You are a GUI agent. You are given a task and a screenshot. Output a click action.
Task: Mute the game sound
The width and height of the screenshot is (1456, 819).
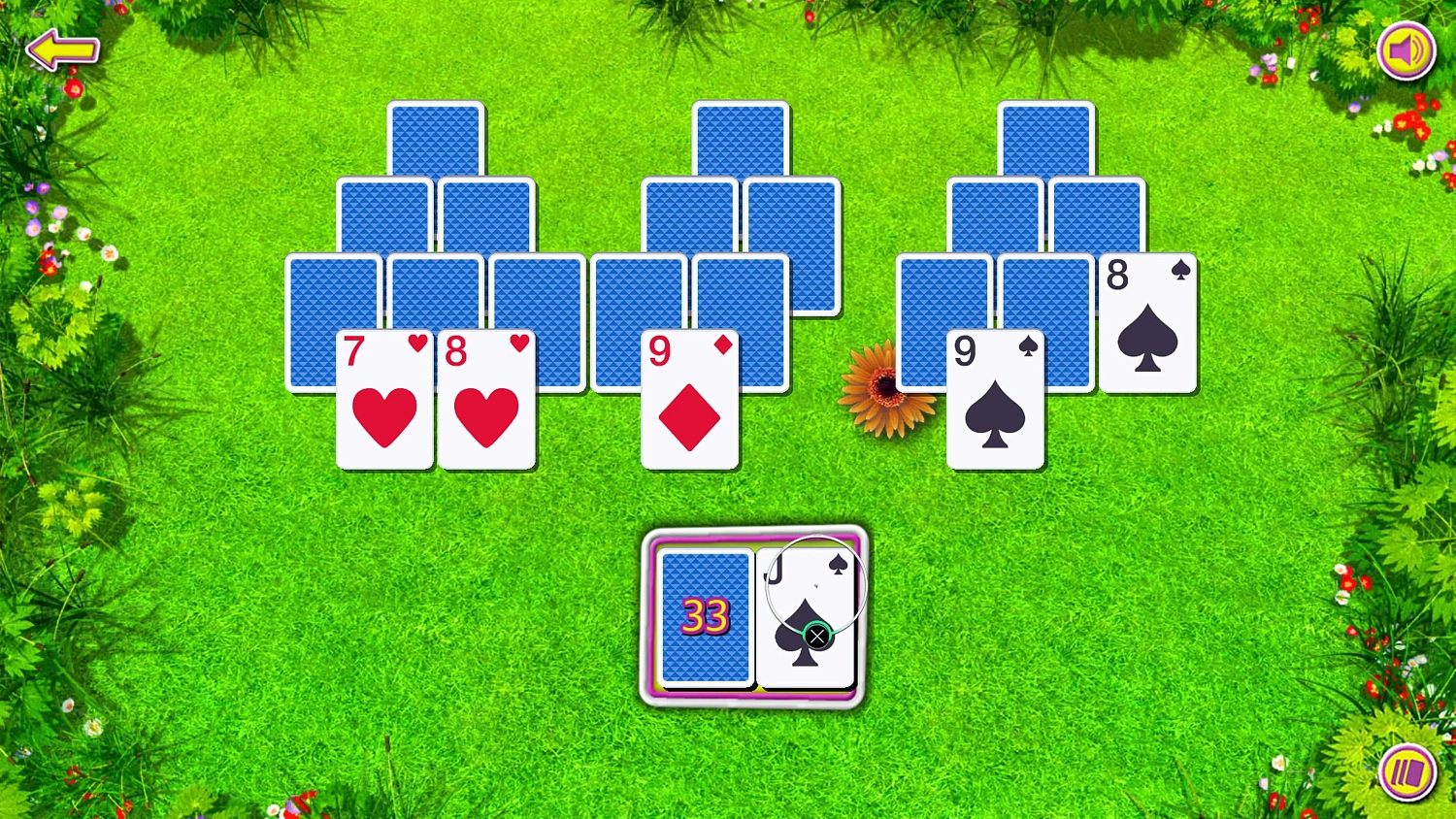point(1406,50)
